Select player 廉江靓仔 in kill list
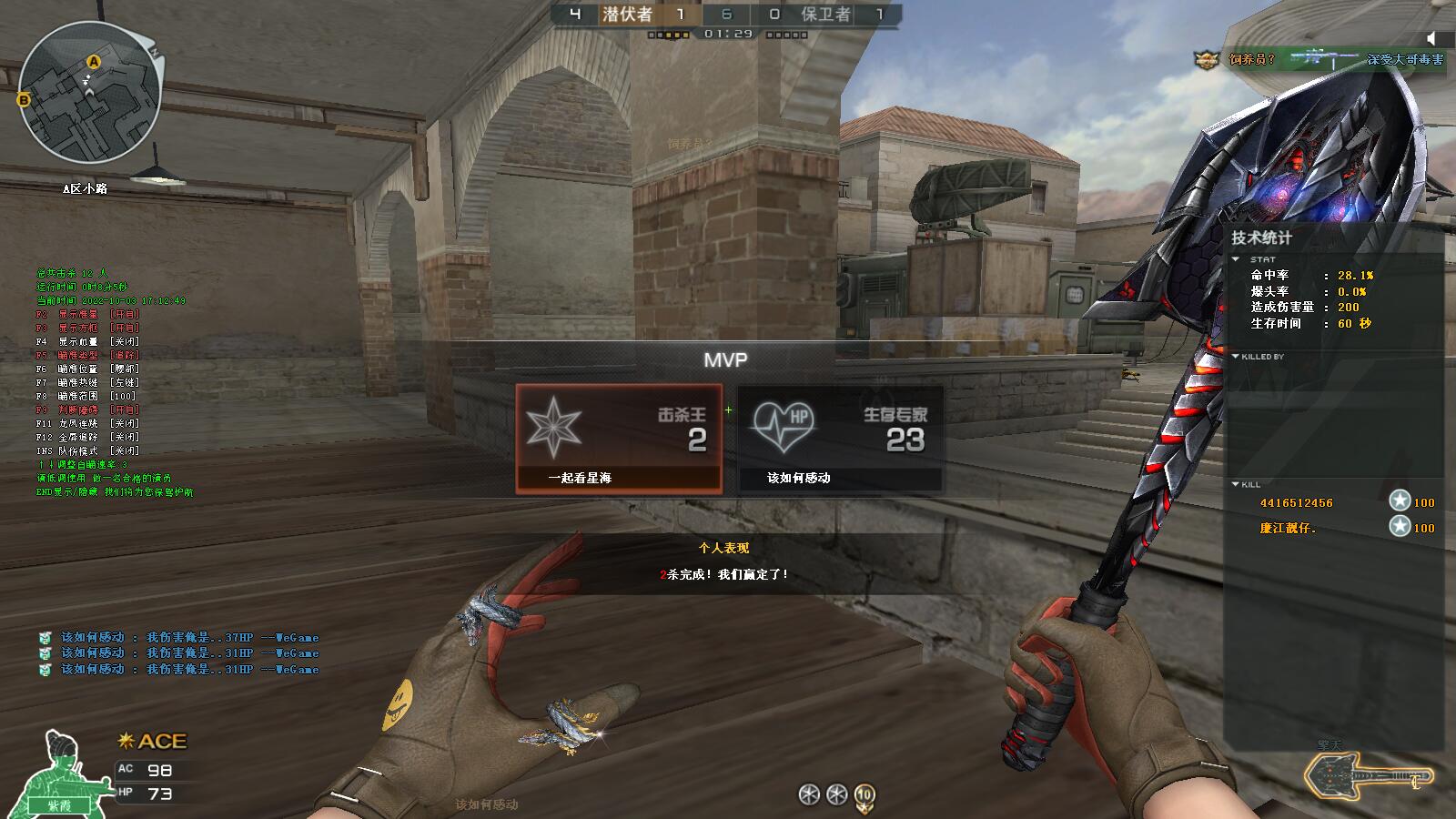1456x819 pixels. pyautogui.click(x=1288, y=528)
